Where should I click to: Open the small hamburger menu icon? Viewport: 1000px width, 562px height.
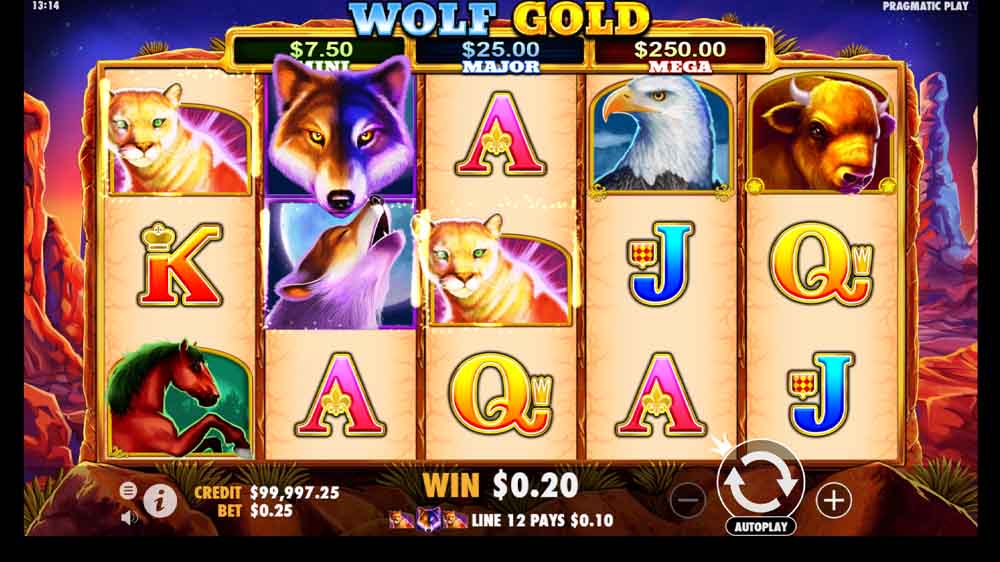(129, 490)
